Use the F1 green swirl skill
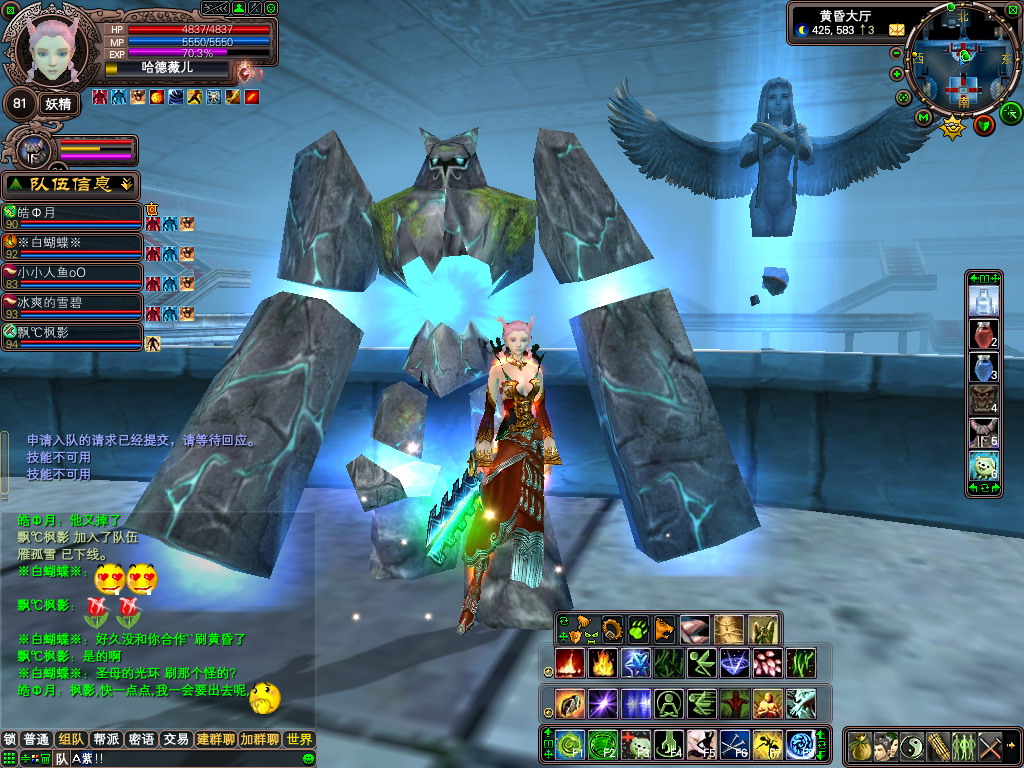This screenshot has width=1024, height=768. [x=571, y=744]
